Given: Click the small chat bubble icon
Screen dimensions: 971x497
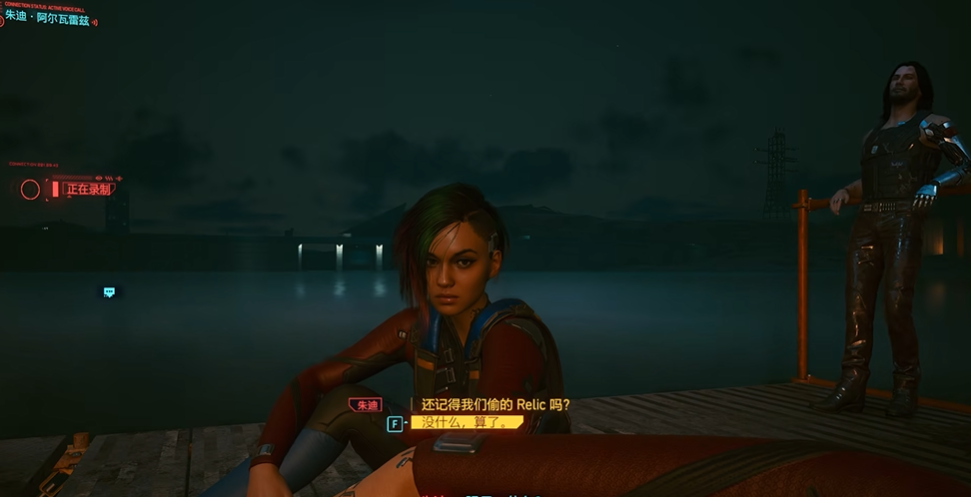Looking at the screenshot, I should (x=109, y=292).
